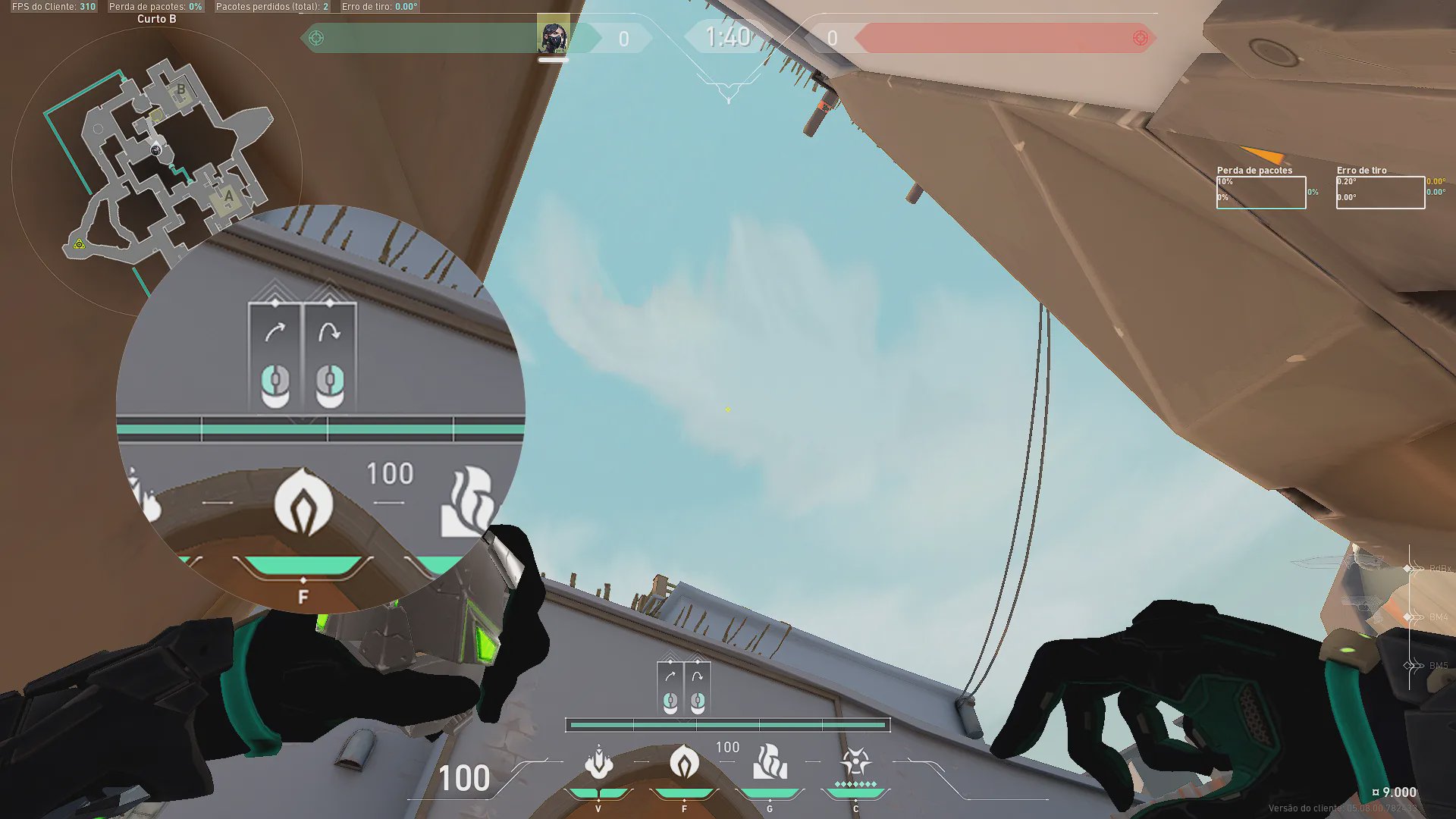Click the Erro de tiro graph box
This screenshot has width=1456, height=819.
coord(1380,193)
